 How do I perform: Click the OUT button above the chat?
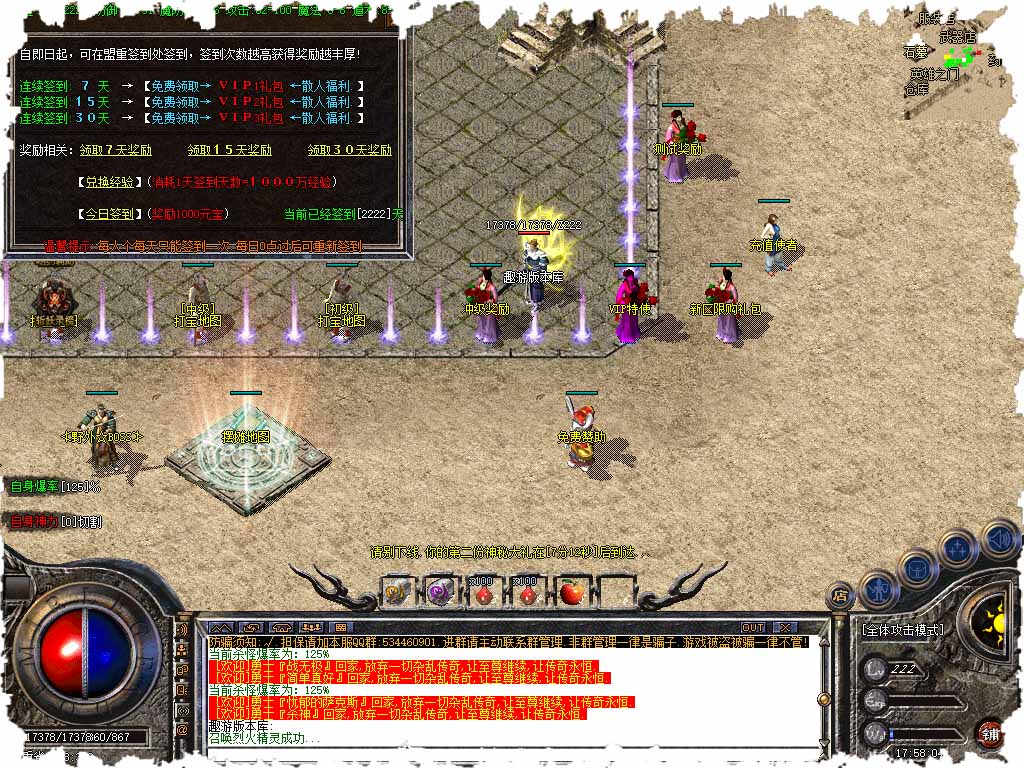pyautogui.click(x=753, y=627)
